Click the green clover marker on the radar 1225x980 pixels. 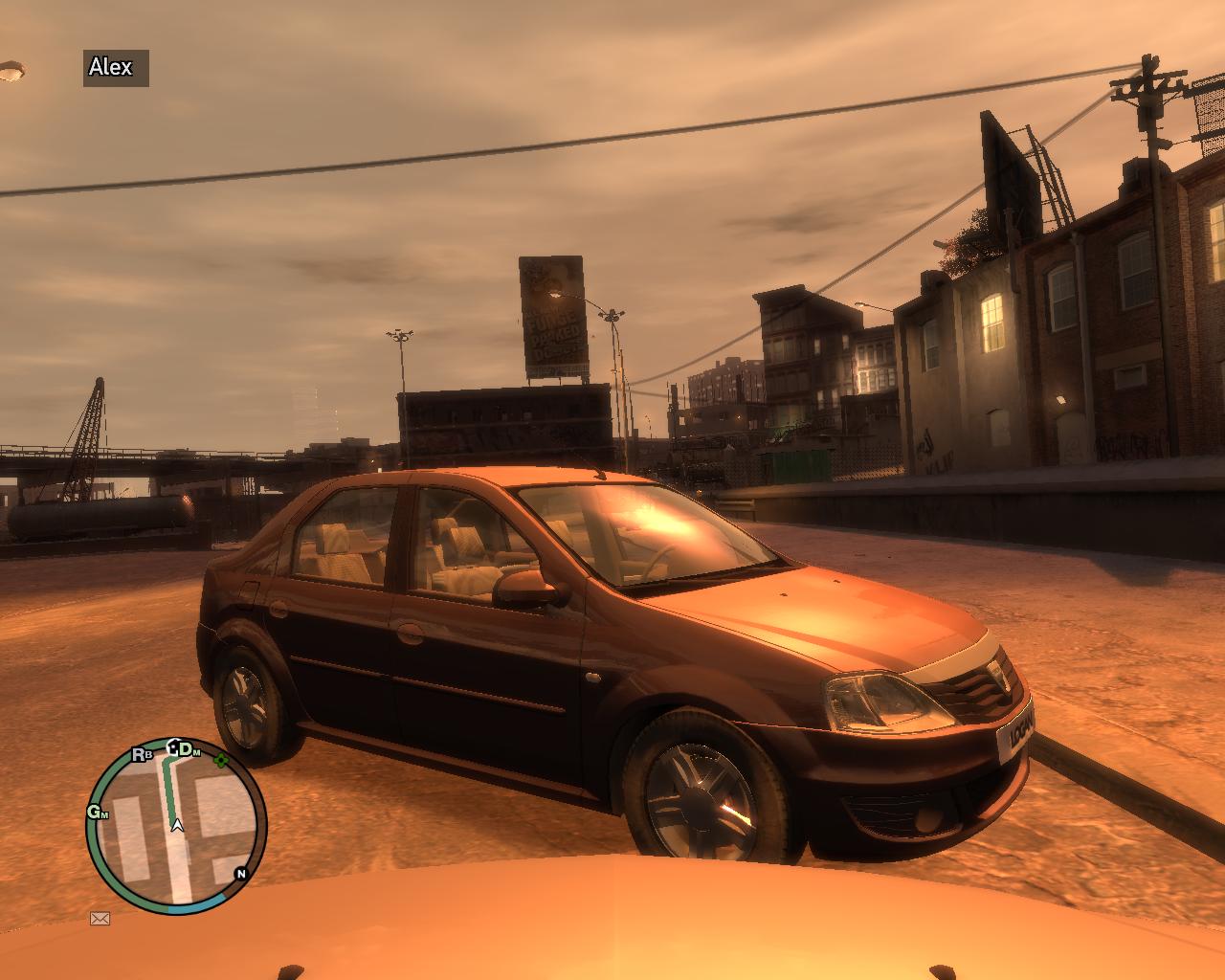point(222,761)
